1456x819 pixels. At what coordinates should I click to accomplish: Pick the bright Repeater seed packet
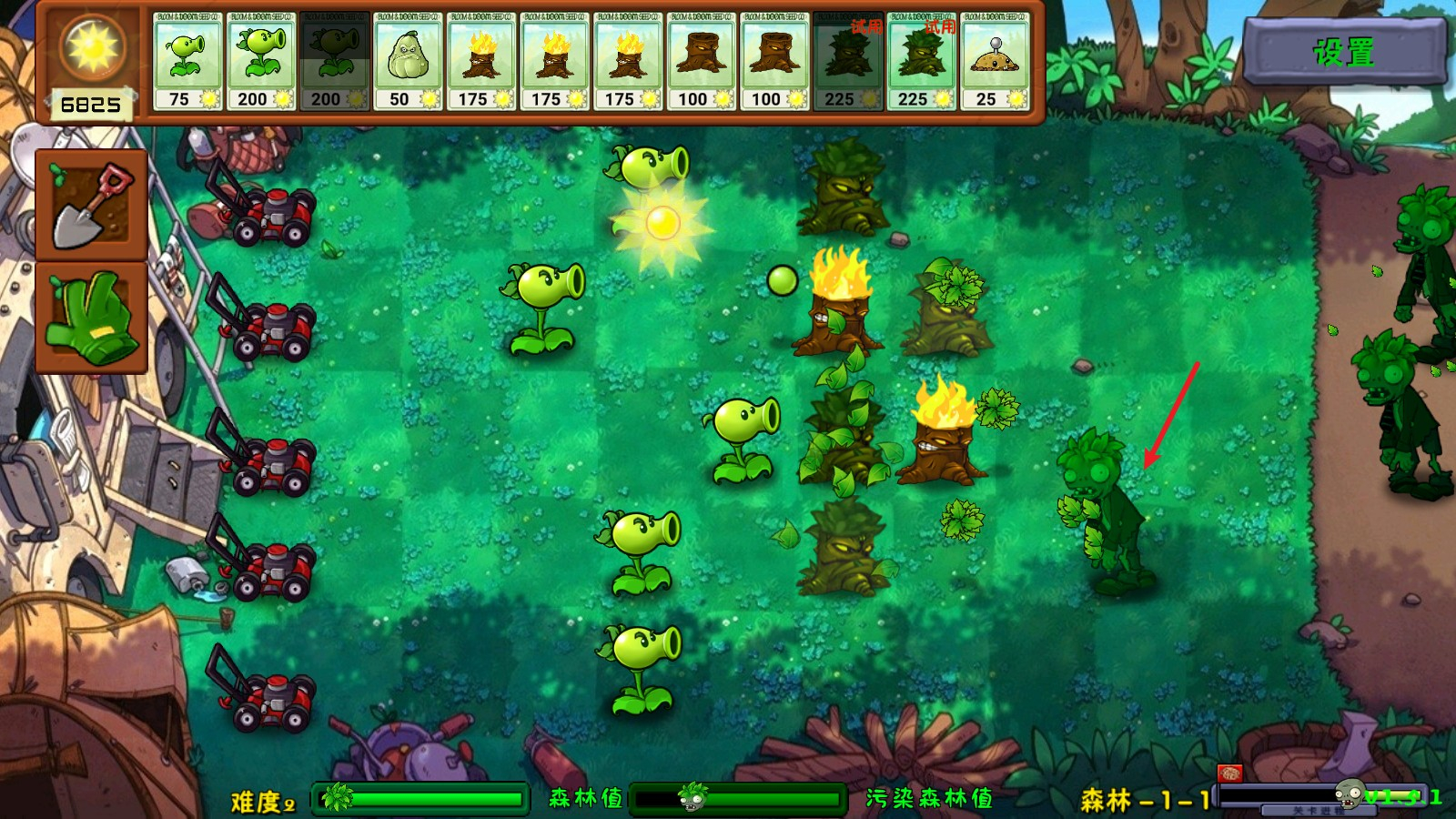261,61
